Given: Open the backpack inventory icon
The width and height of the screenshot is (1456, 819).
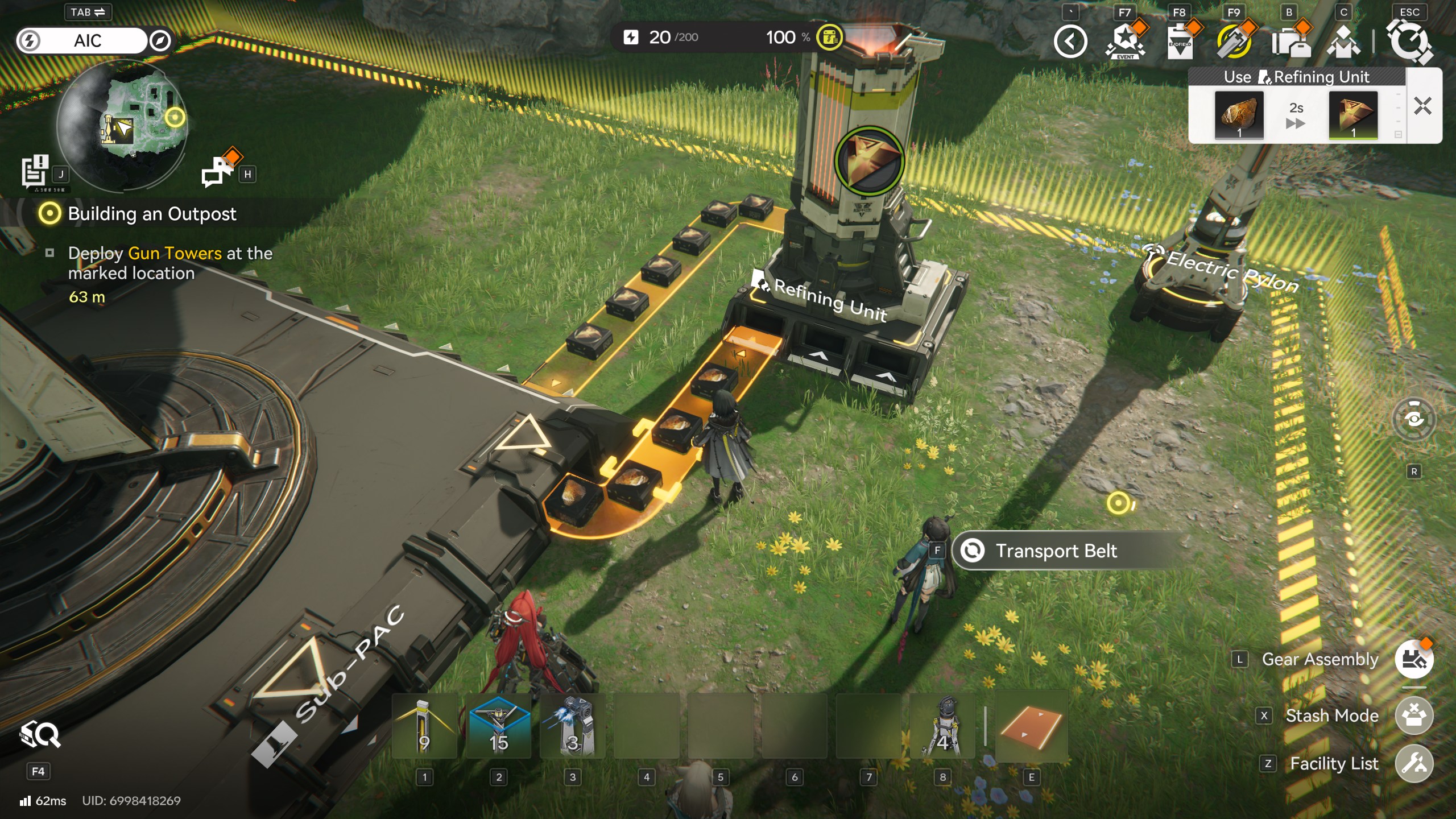Looking at the screenshot, I should pos(1290,42).
